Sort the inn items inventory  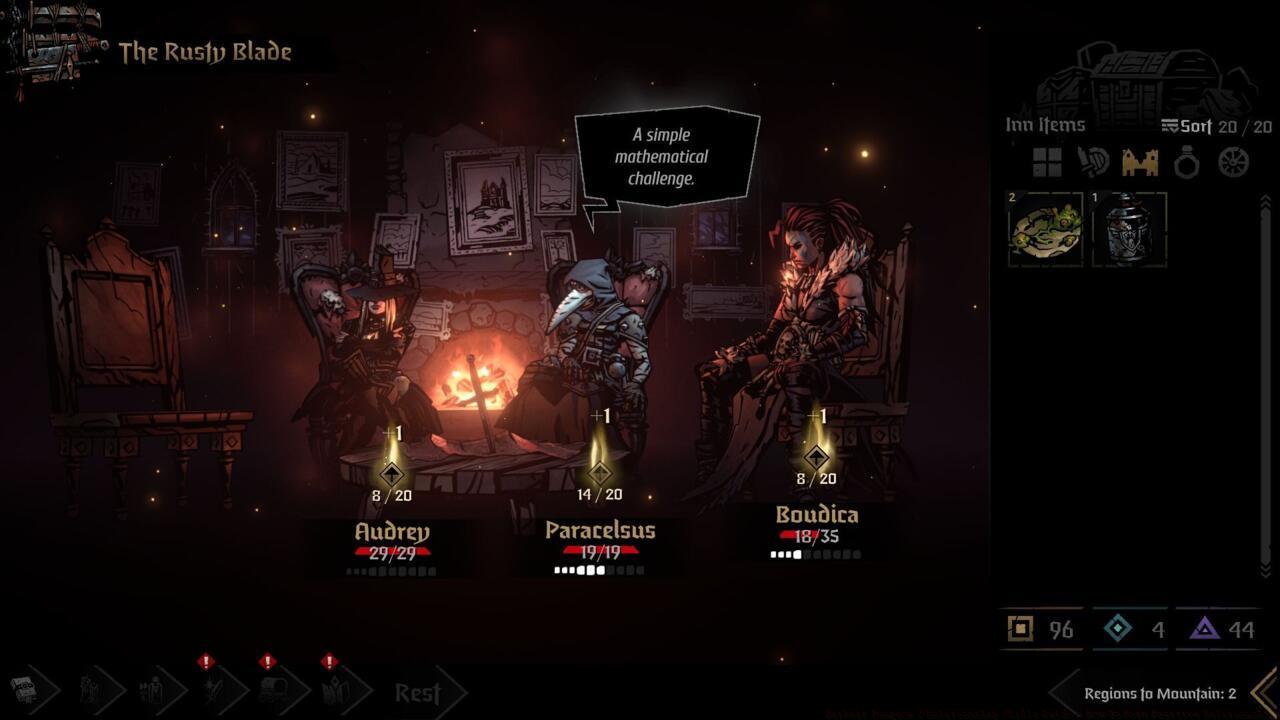pos(1186,126)
